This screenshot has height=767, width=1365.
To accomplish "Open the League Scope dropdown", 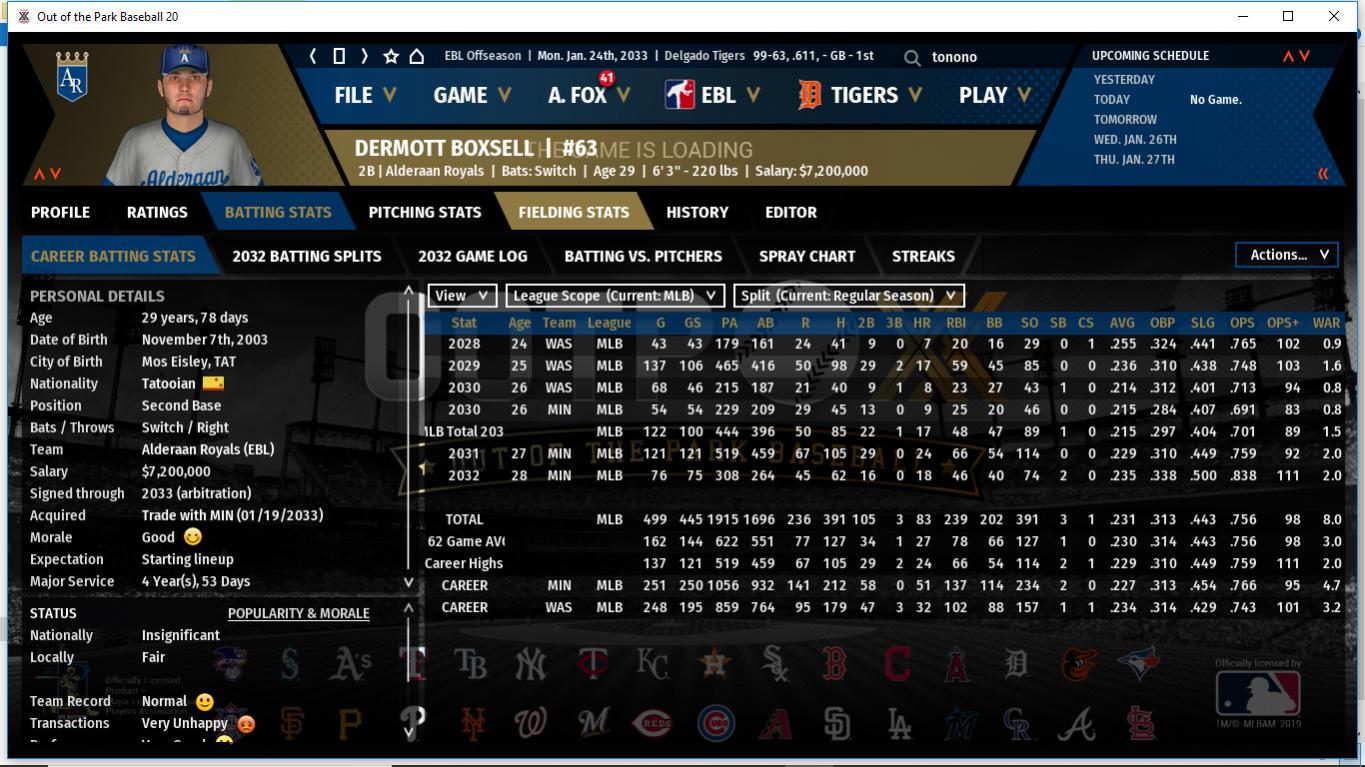I will (614, 296).
